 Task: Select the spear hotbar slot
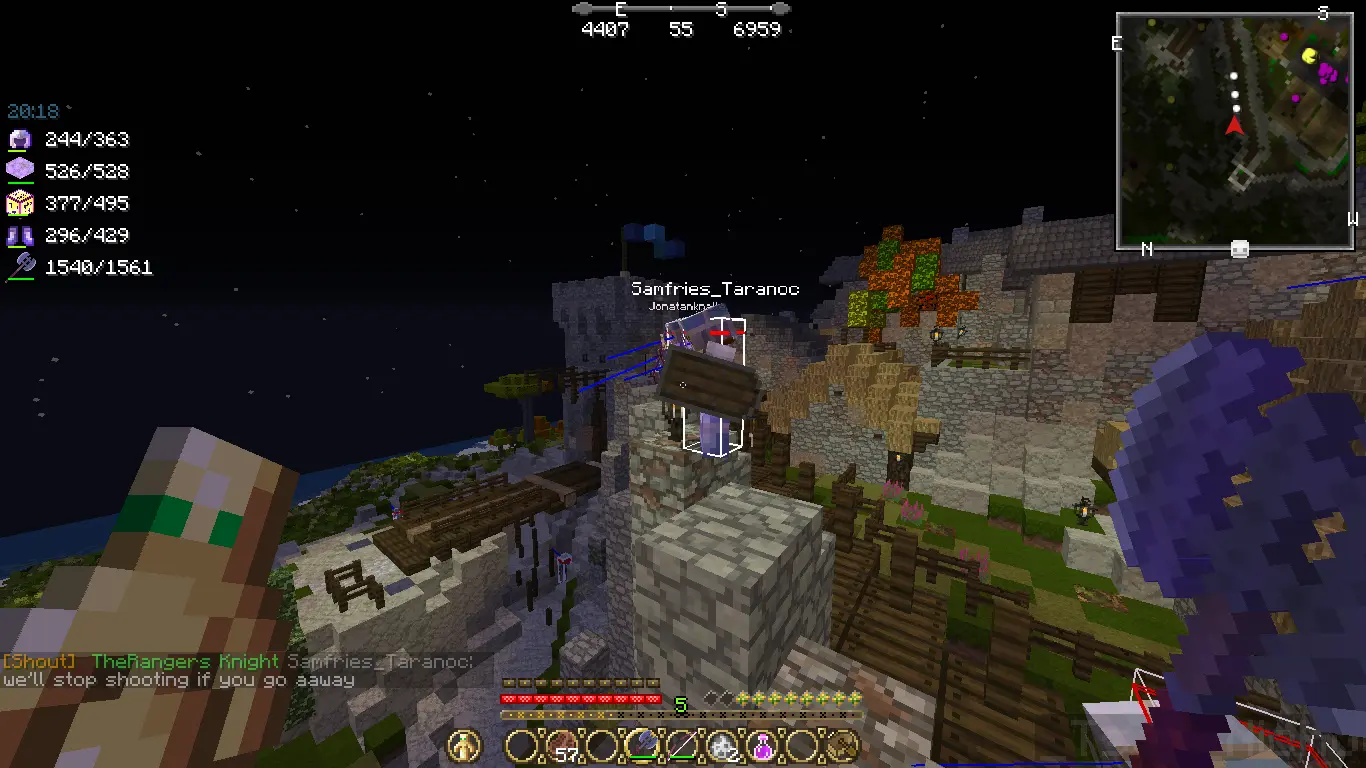tap(682, 745)
